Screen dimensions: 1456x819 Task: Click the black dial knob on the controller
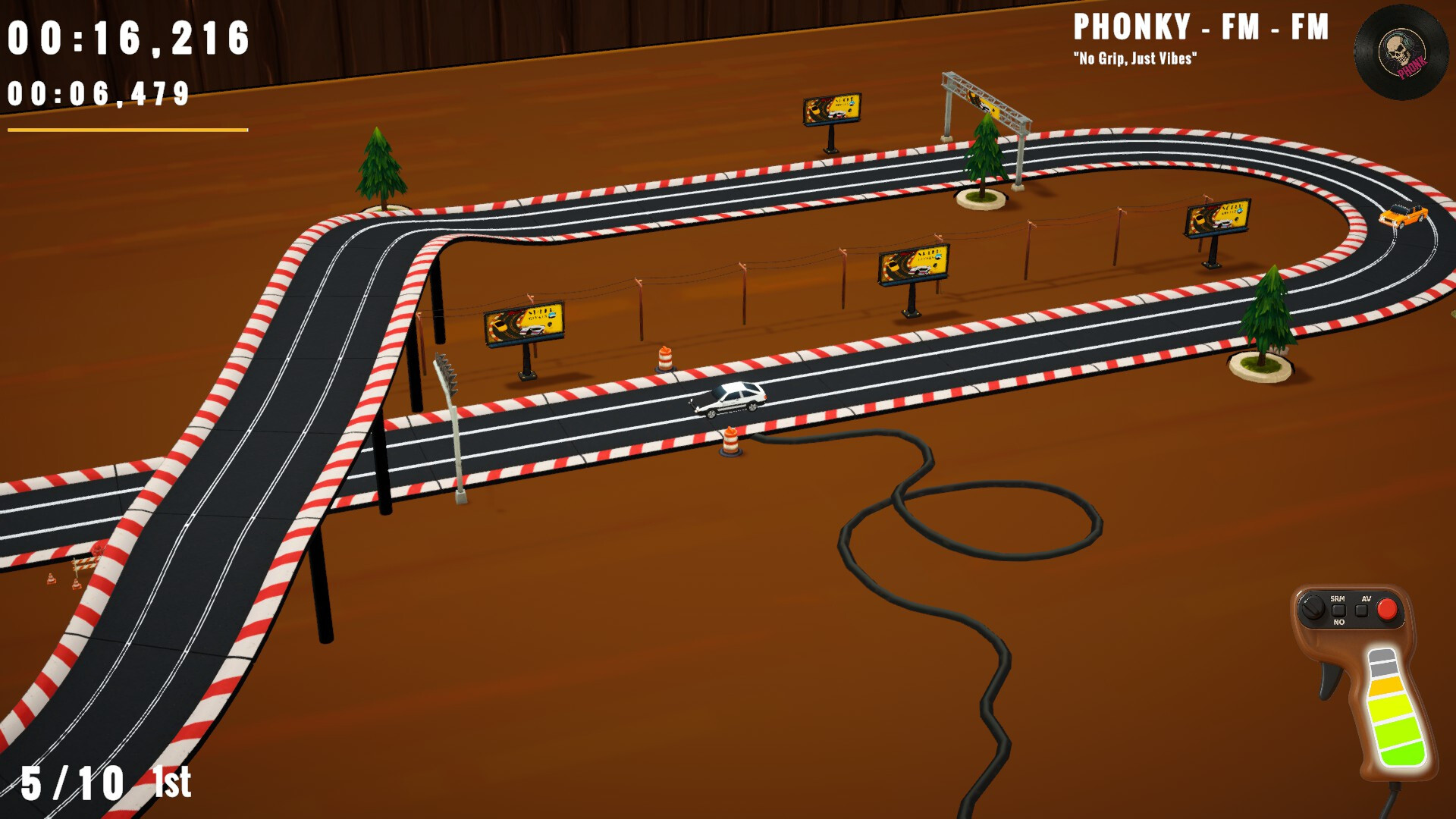click(1312, 608)
